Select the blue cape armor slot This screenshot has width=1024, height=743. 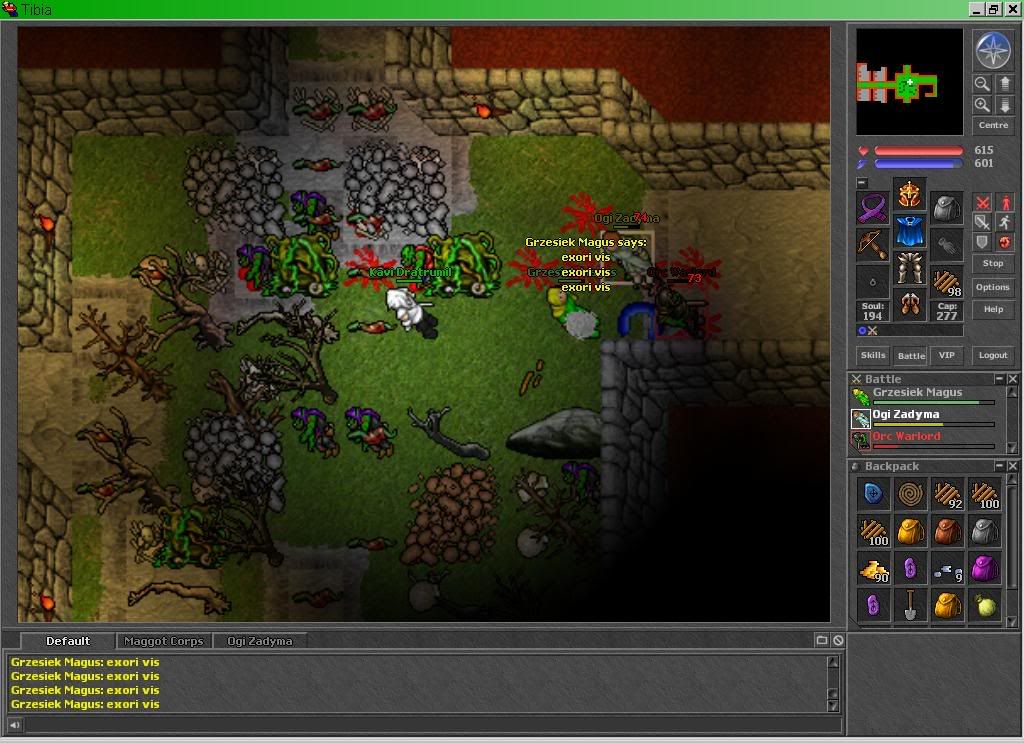pos(909,232)
